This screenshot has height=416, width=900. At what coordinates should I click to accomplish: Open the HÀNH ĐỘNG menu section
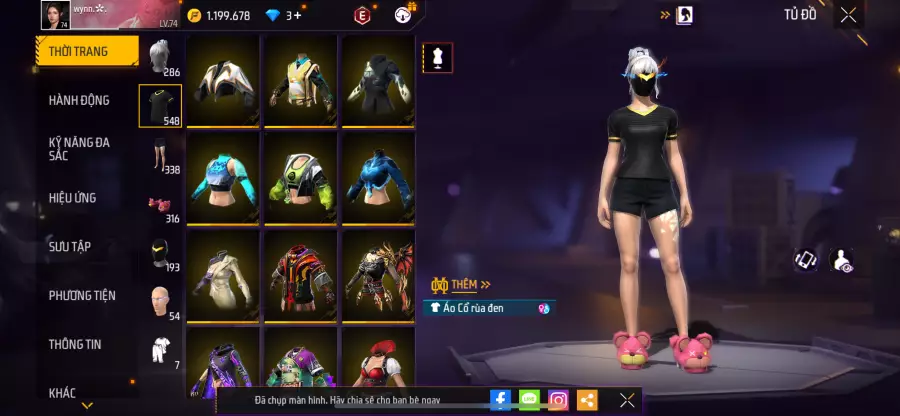(x=79, y=100)
